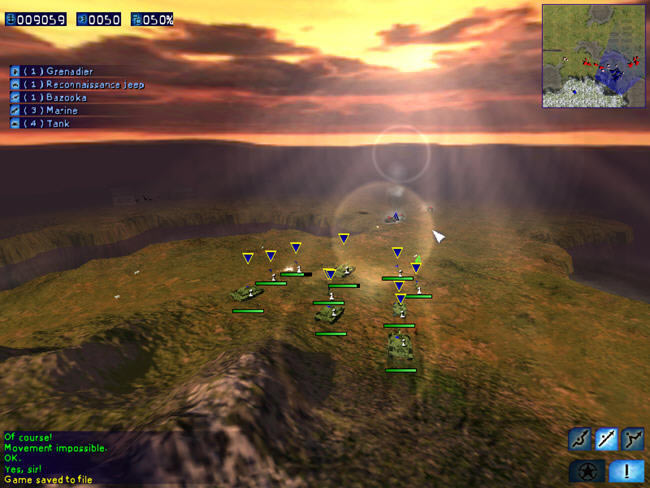Open the exclamation mark alert button
The width and height of the screenshot is (650, 488).
pos(625,471)
